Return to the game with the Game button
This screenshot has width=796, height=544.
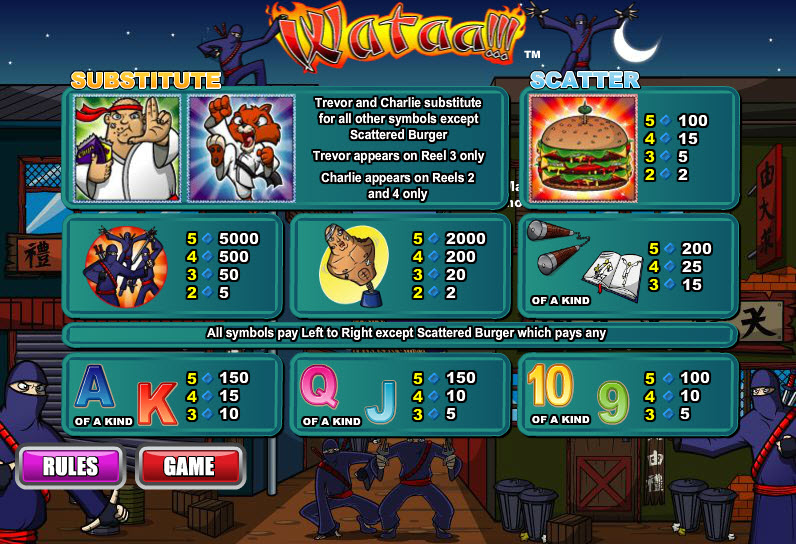coord(190,466)
